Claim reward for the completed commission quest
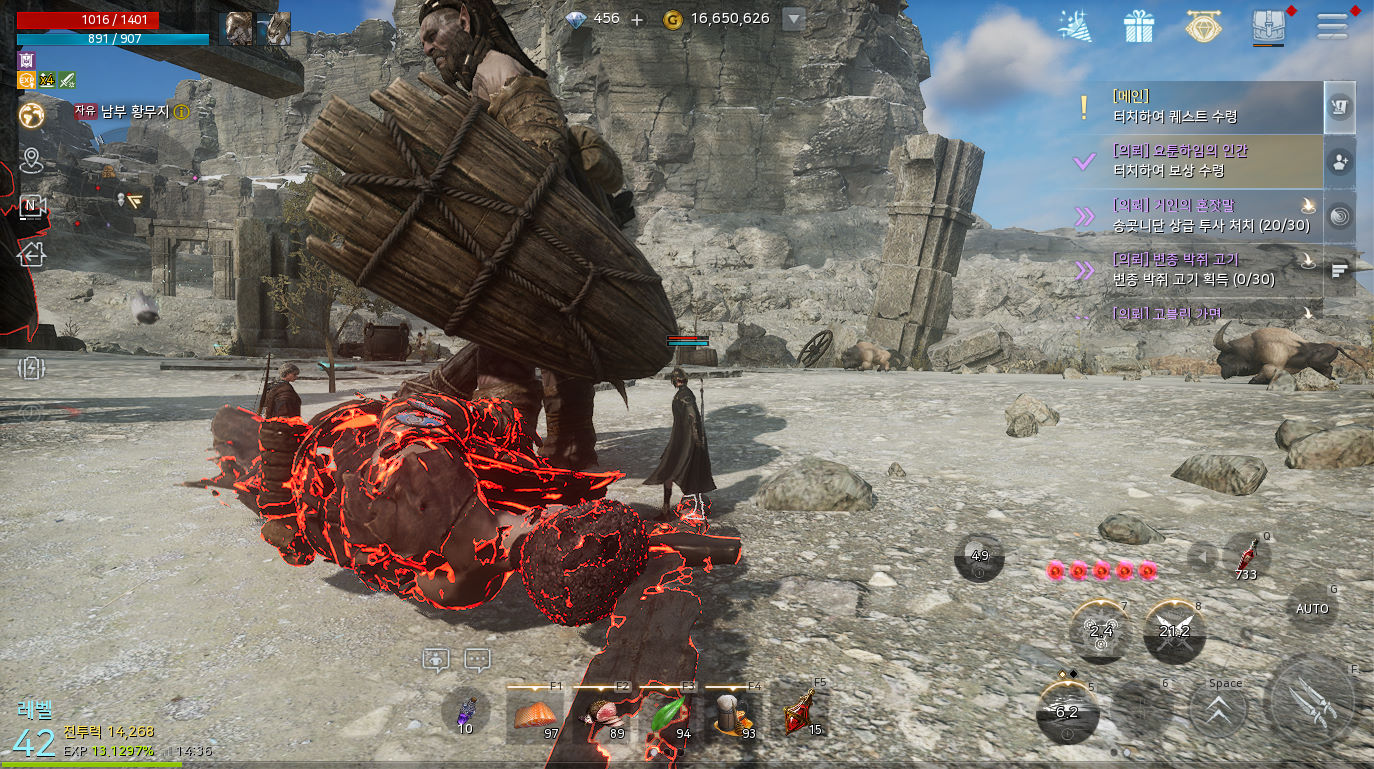This screenshot has height=769, width=1374. [1200, 161]
